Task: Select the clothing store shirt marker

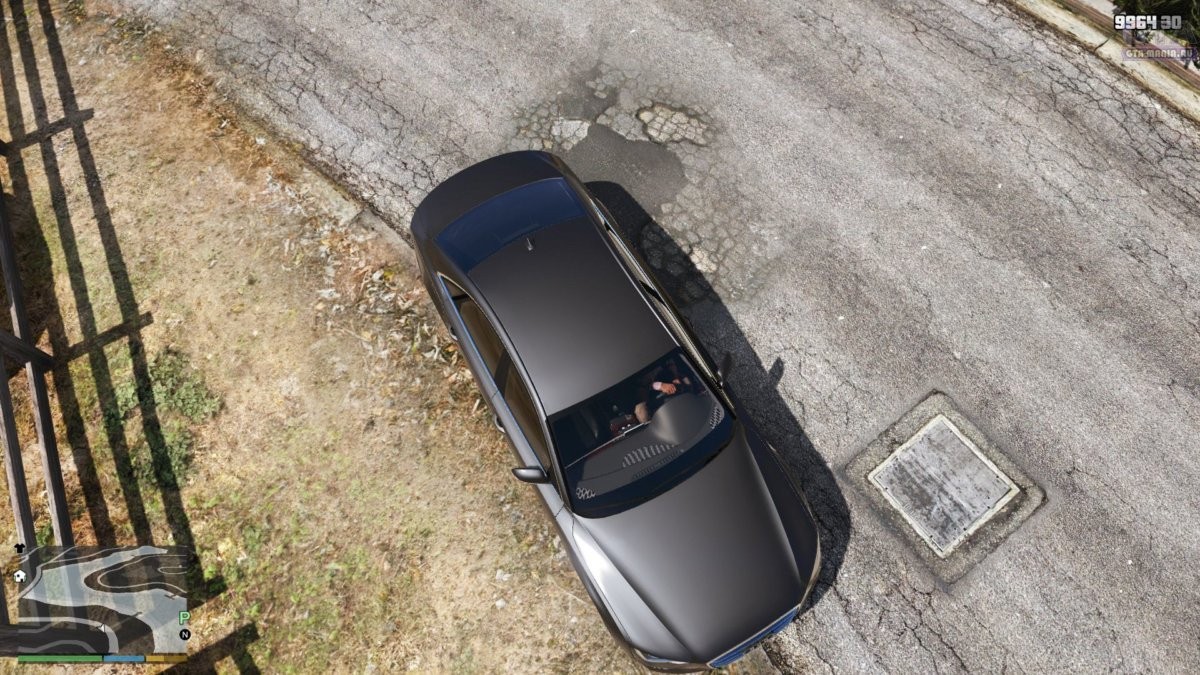Action: tap(19, 548)
